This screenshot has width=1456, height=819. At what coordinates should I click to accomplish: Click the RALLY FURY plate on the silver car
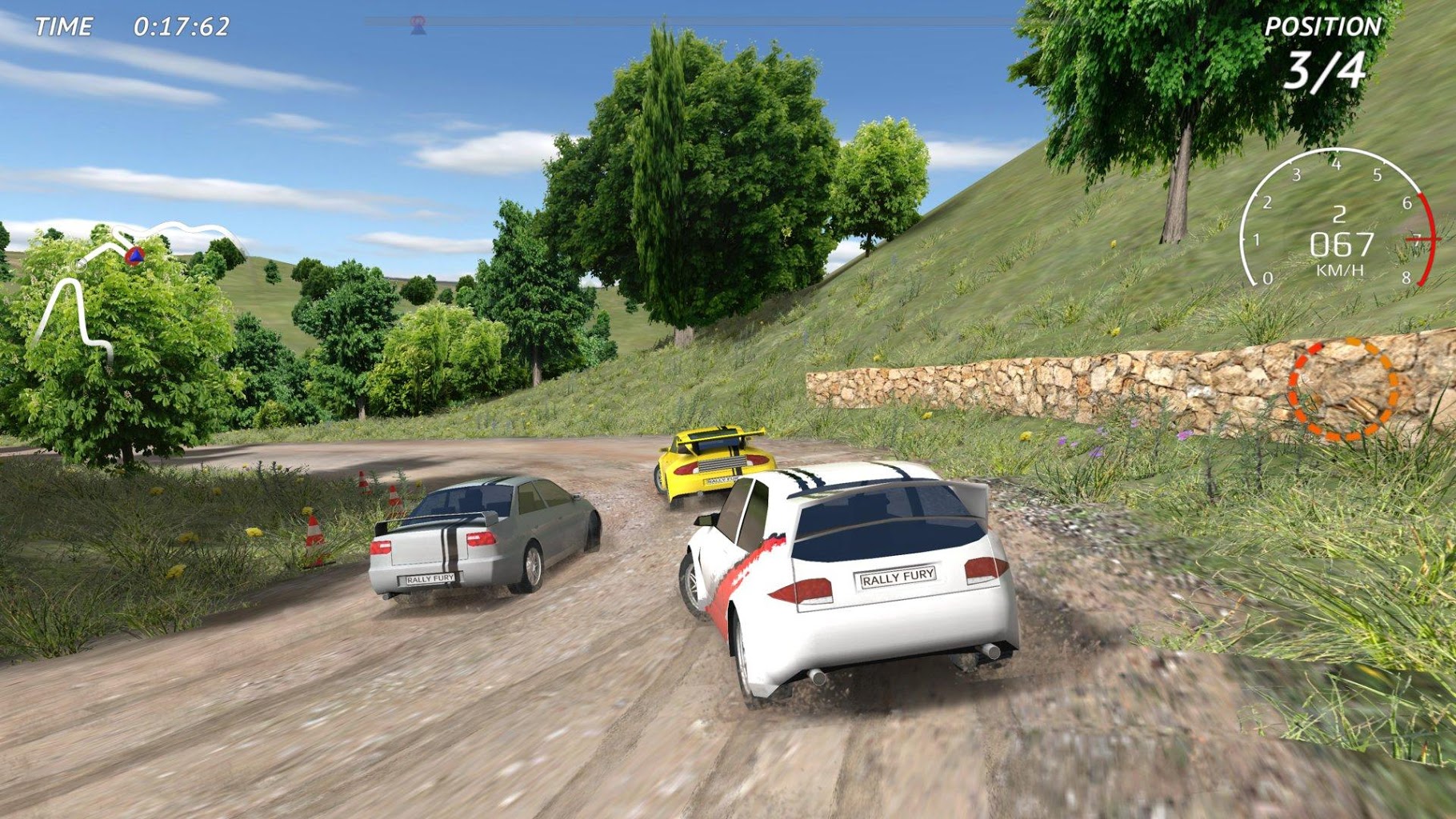(430, 578)
